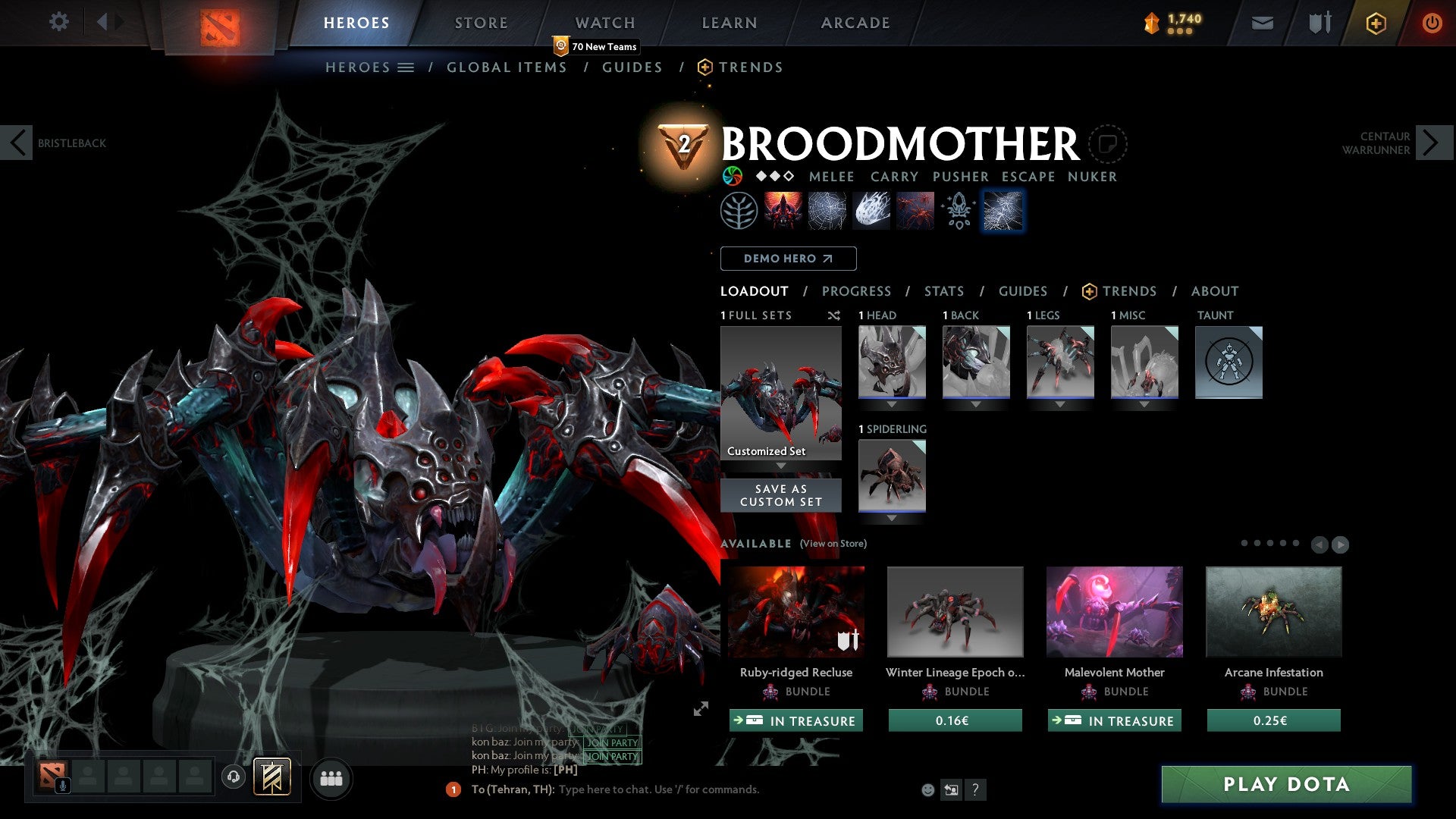Image resolution: width=1456 pixels, height=819 pixels.
Task: Shuffle the loadout with the randomize icon
Action: (x=834, y=316)
